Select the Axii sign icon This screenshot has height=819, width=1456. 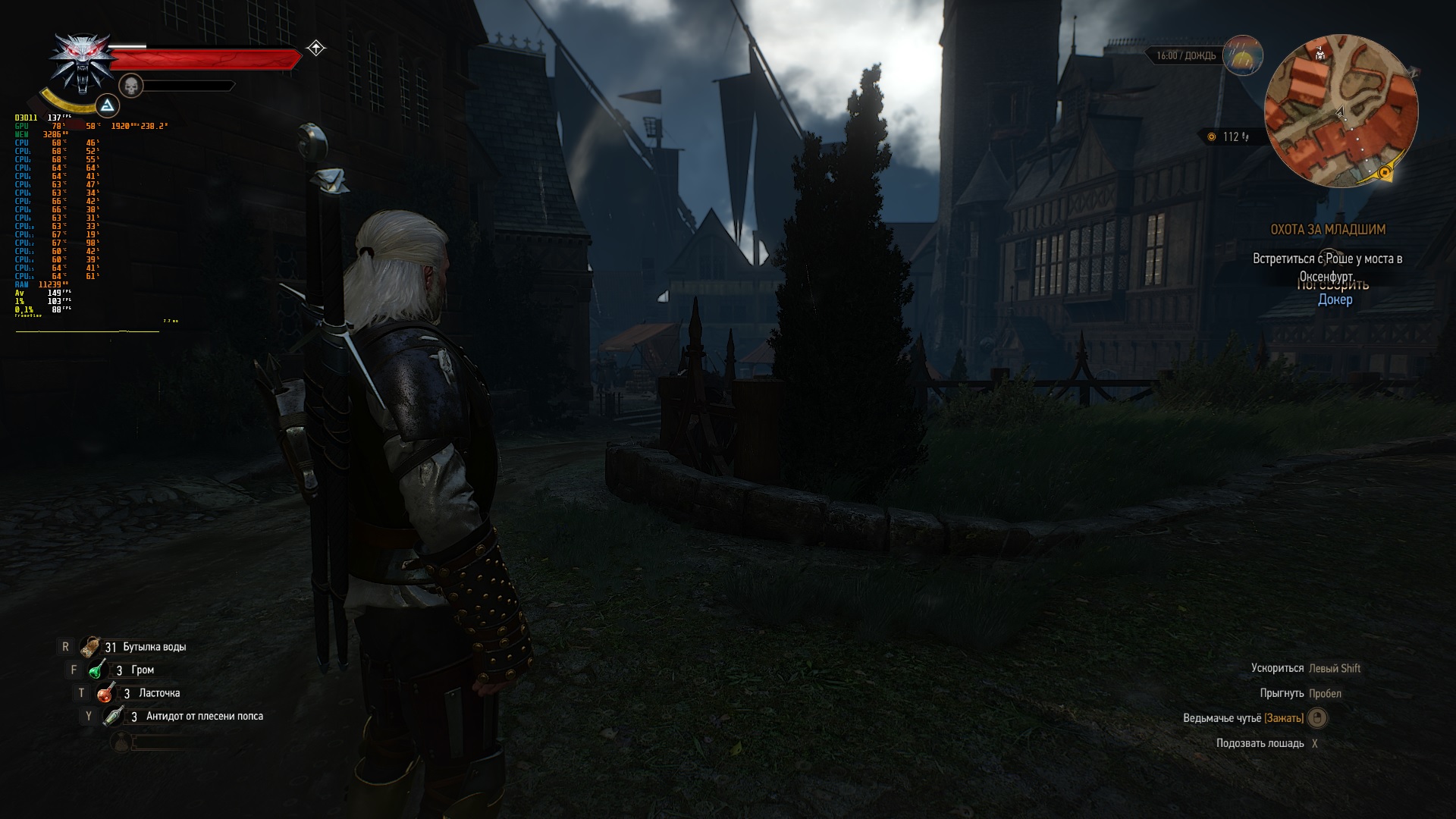[108, 105]
